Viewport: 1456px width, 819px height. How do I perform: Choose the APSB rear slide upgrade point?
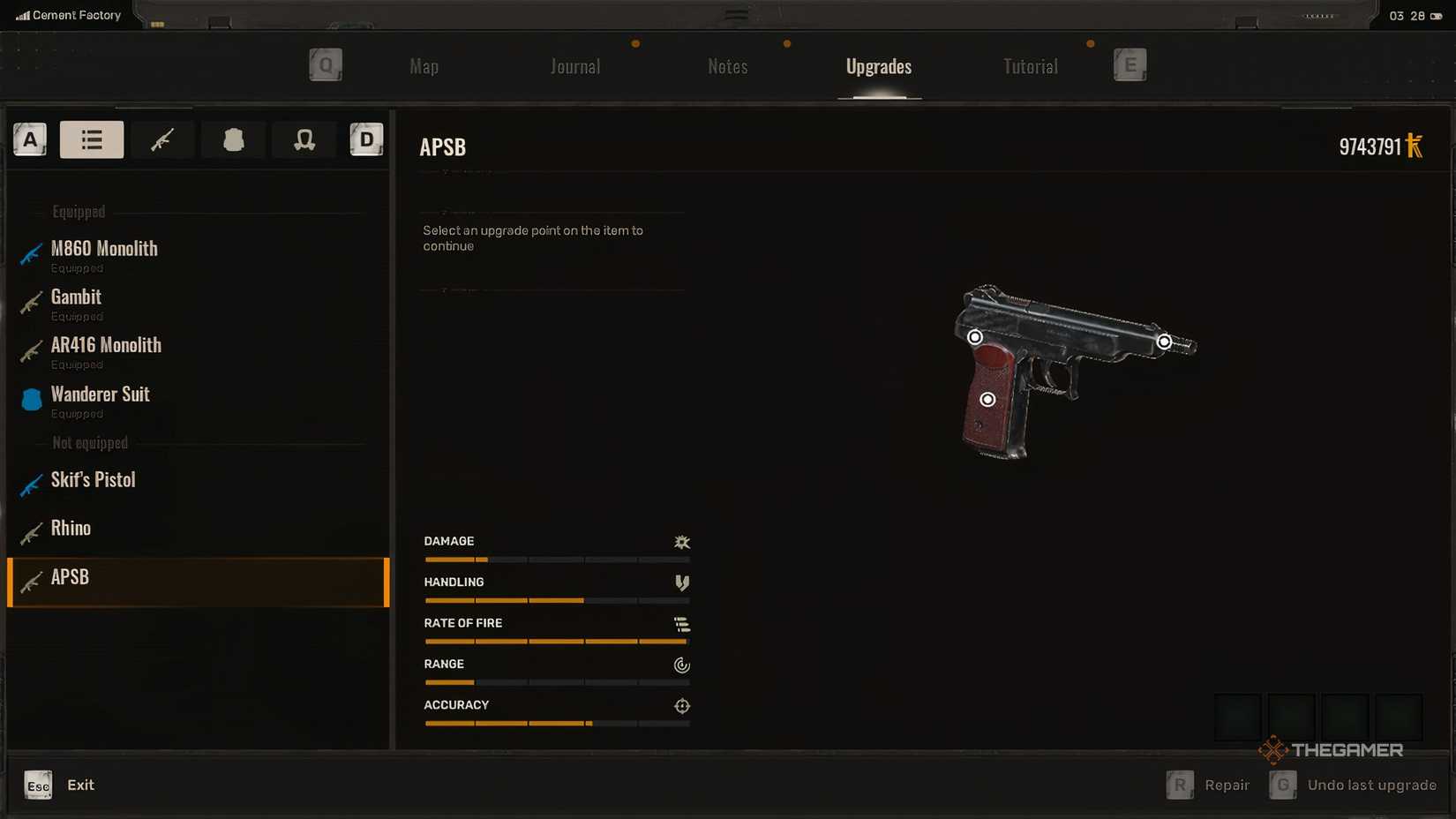[975, 337]
